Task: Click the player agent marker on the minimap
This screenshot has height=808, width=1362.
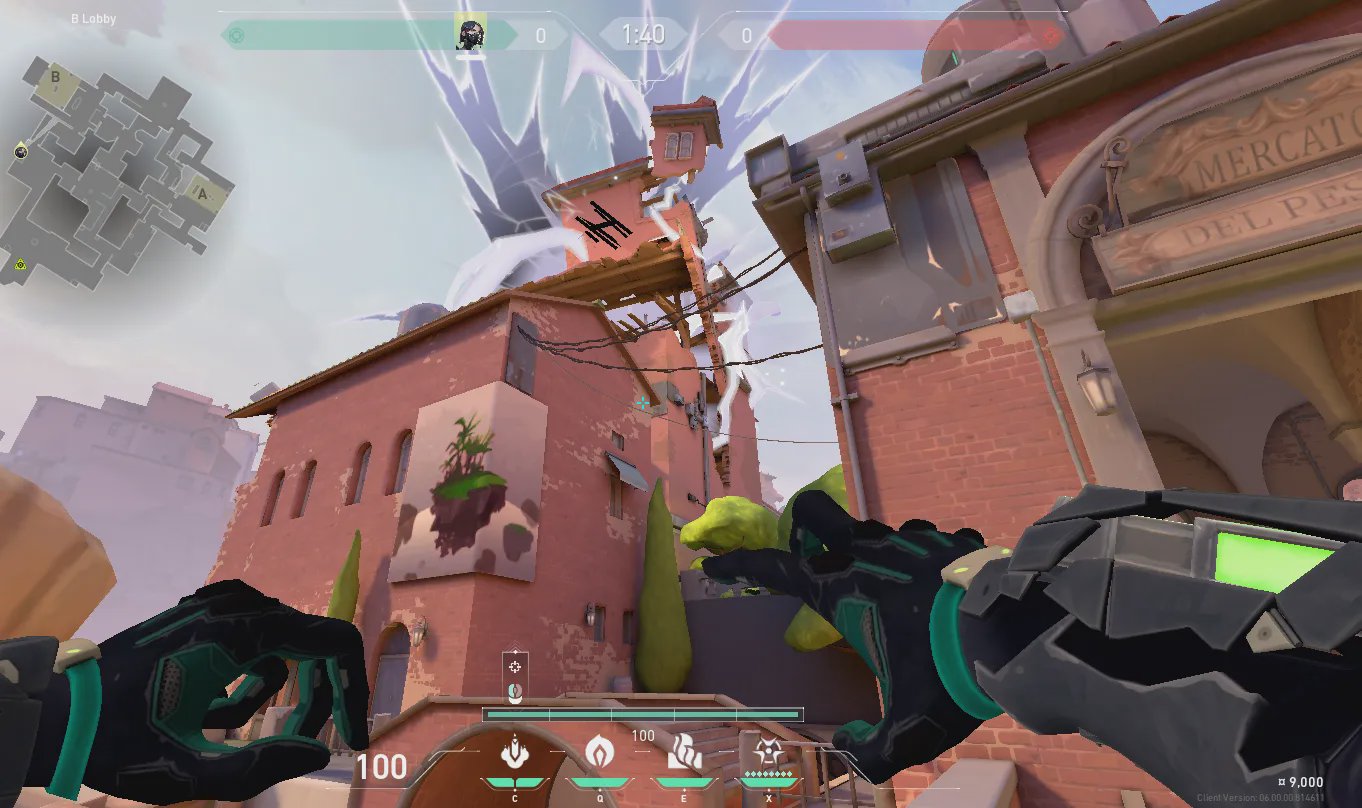Action: (21, 152)
